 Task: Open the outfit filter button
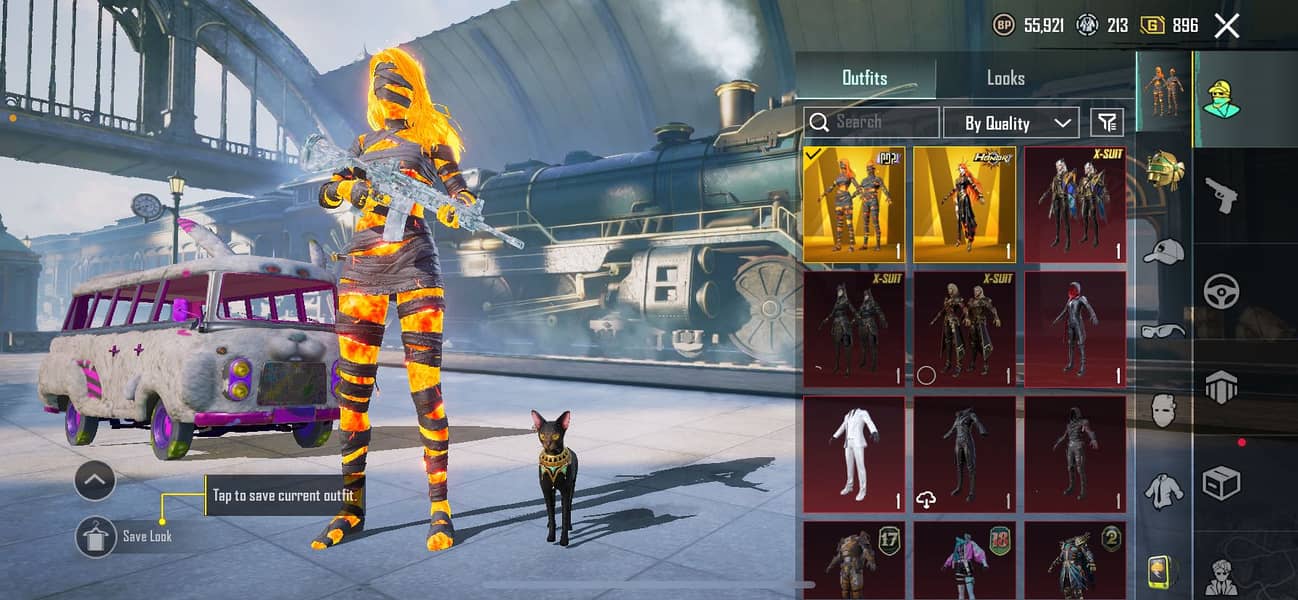1106,123
